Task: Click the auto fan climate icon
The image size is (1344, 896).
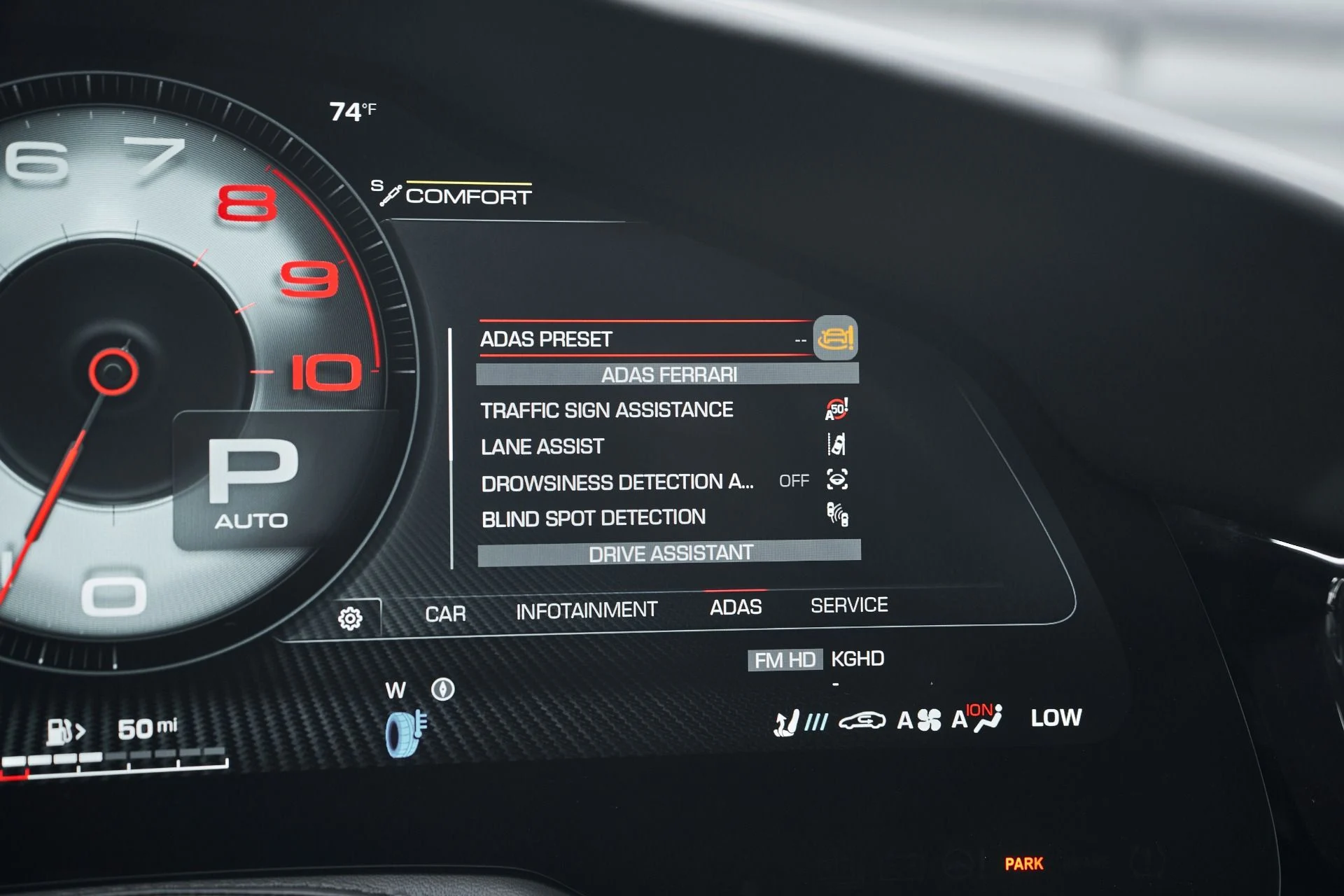Action: [919, 720]
